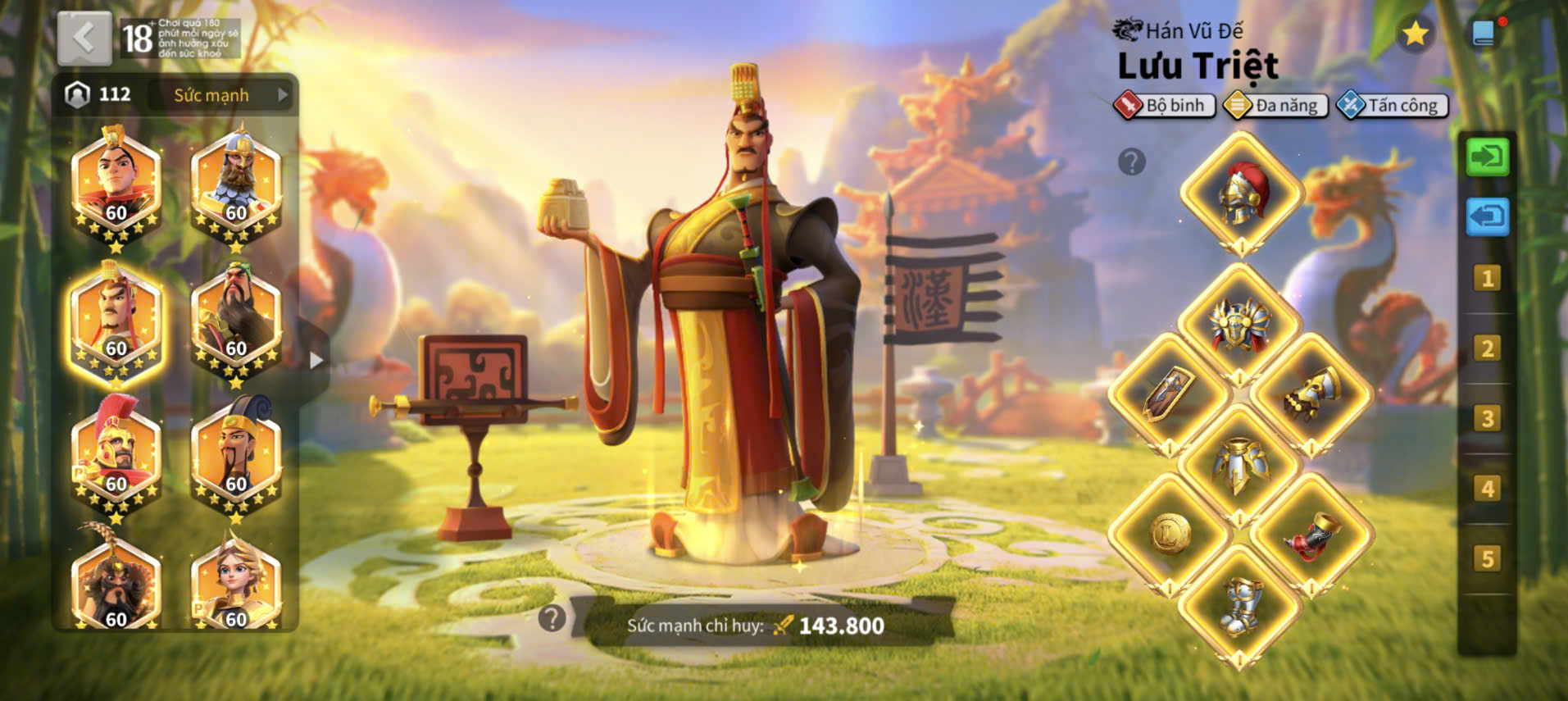Select the silver boots equipment slot
This screenshot has width=1568, height=701.
(x=1240, y=606)
